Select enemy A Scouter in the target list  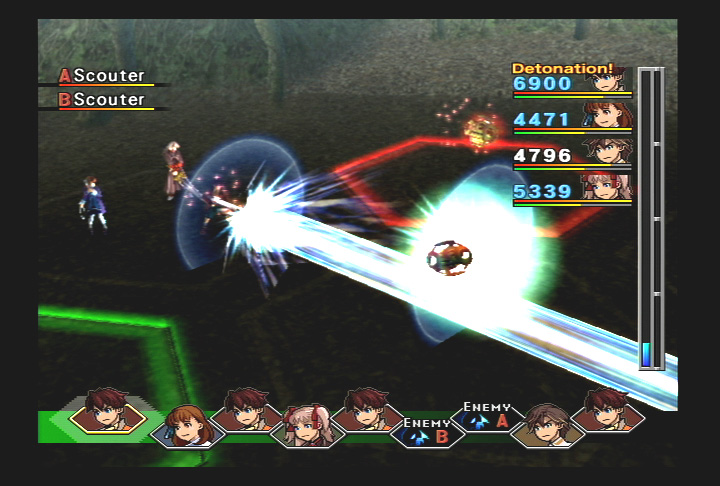click(x=103, y=76)
